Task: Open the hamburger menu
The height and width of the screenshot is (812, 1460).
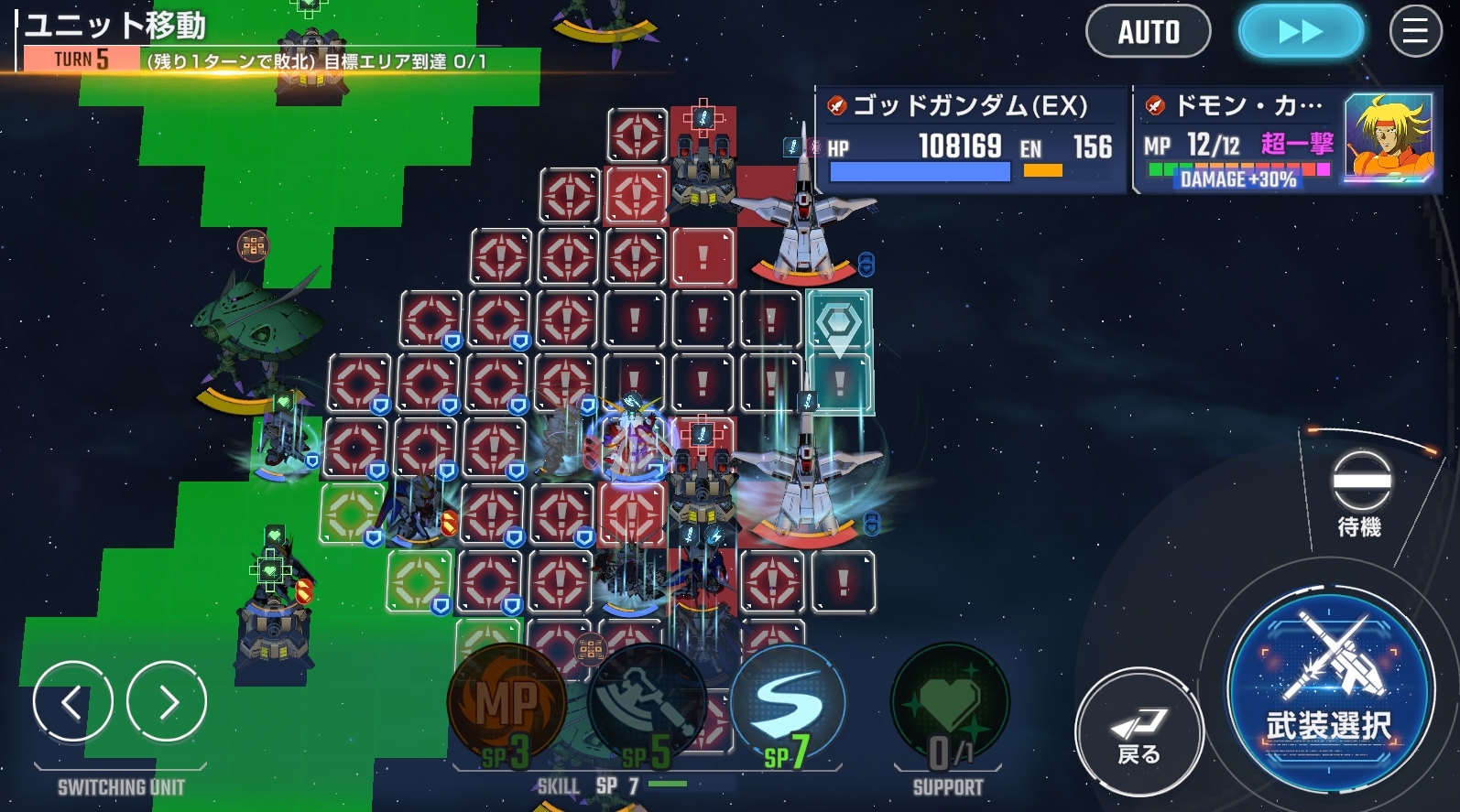Action: (x=1415, y=32)
